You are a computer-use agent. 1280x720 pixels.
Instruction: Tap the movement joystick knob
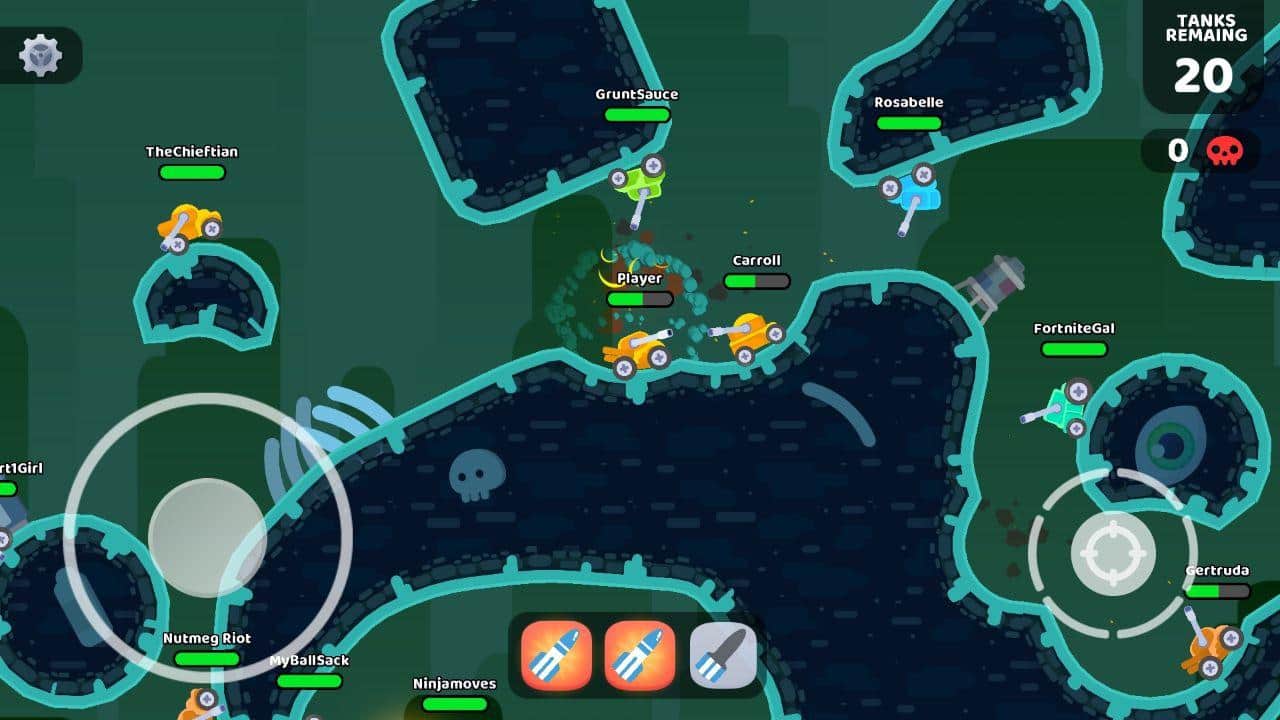pyautogui.click(x=207, y=537)
